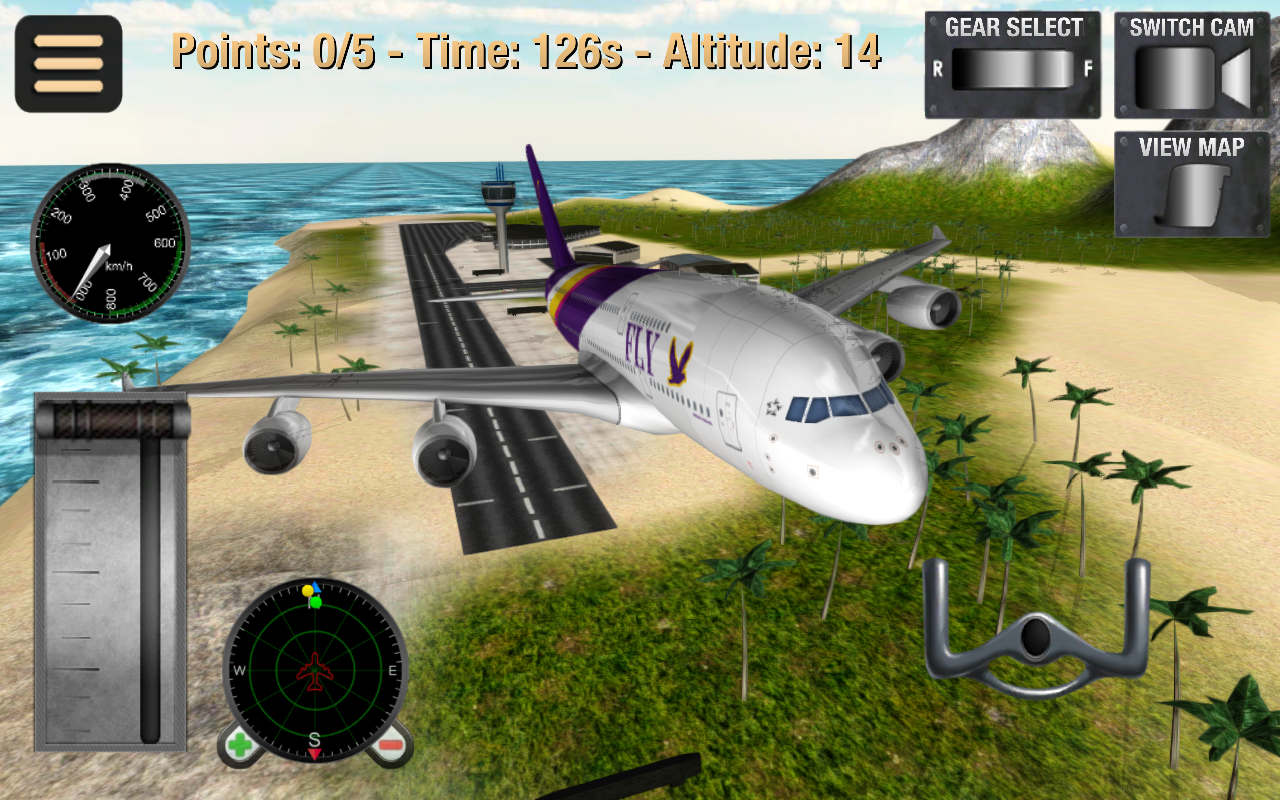This screenshot has width=1280, height=800.
Task: Toggle landing gear with the GEAR SELECT switch
Action: tap(1012, 67)
